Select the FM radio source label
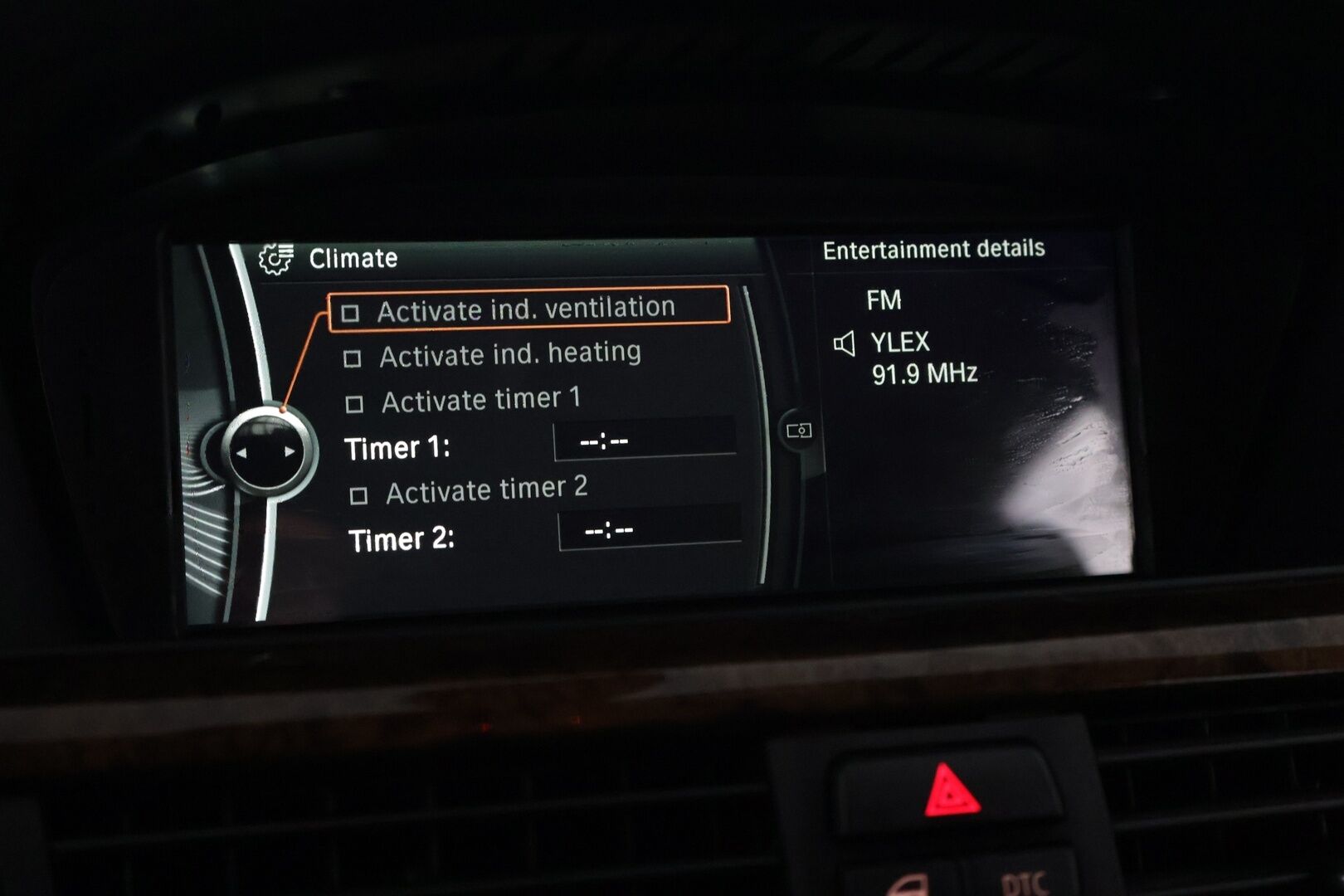Viewport: 1344px width, 896px height. 885,299
